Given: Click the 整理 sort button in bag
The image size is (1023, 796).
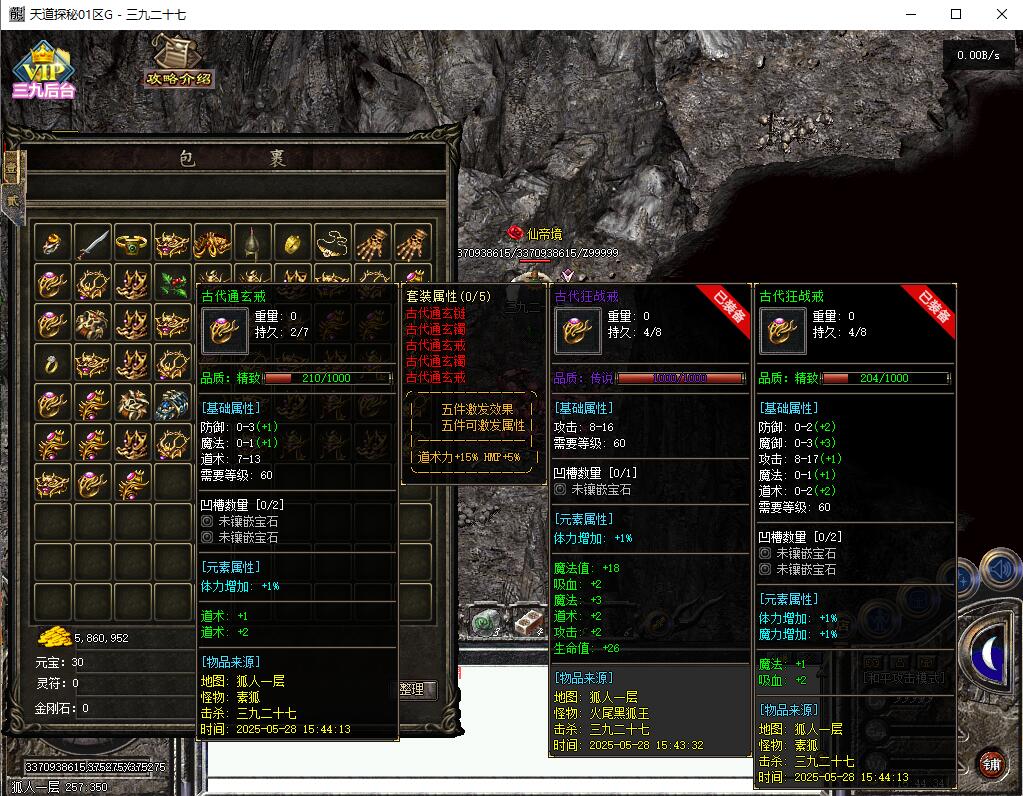Looking at the screenshot, I should click(412, 689).
